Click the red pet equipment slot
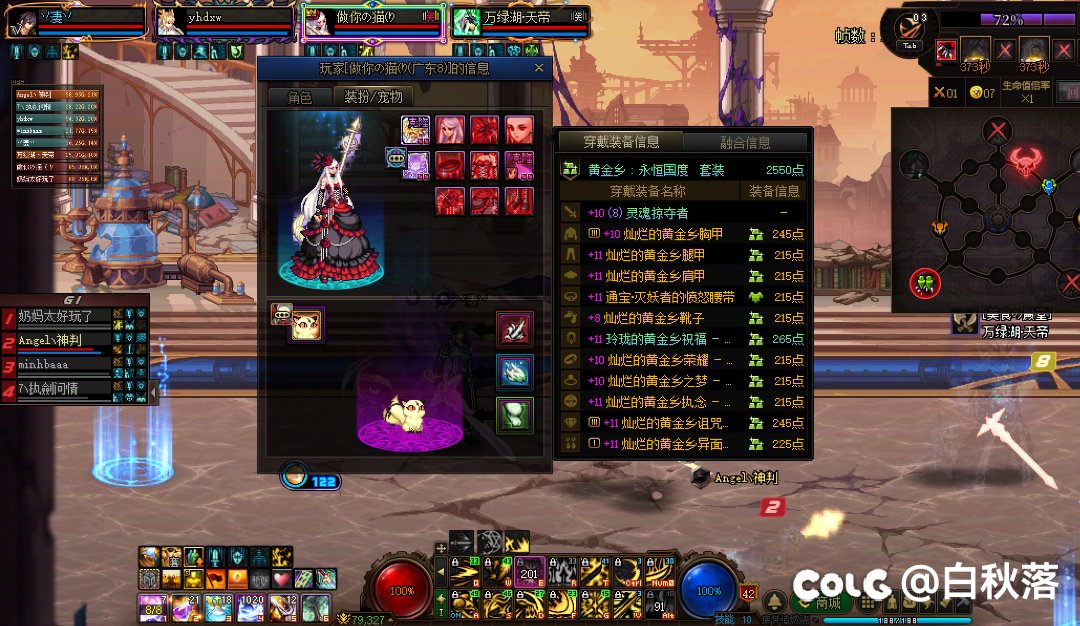Viewport: 1080px width, 626px height. (515, 329)
